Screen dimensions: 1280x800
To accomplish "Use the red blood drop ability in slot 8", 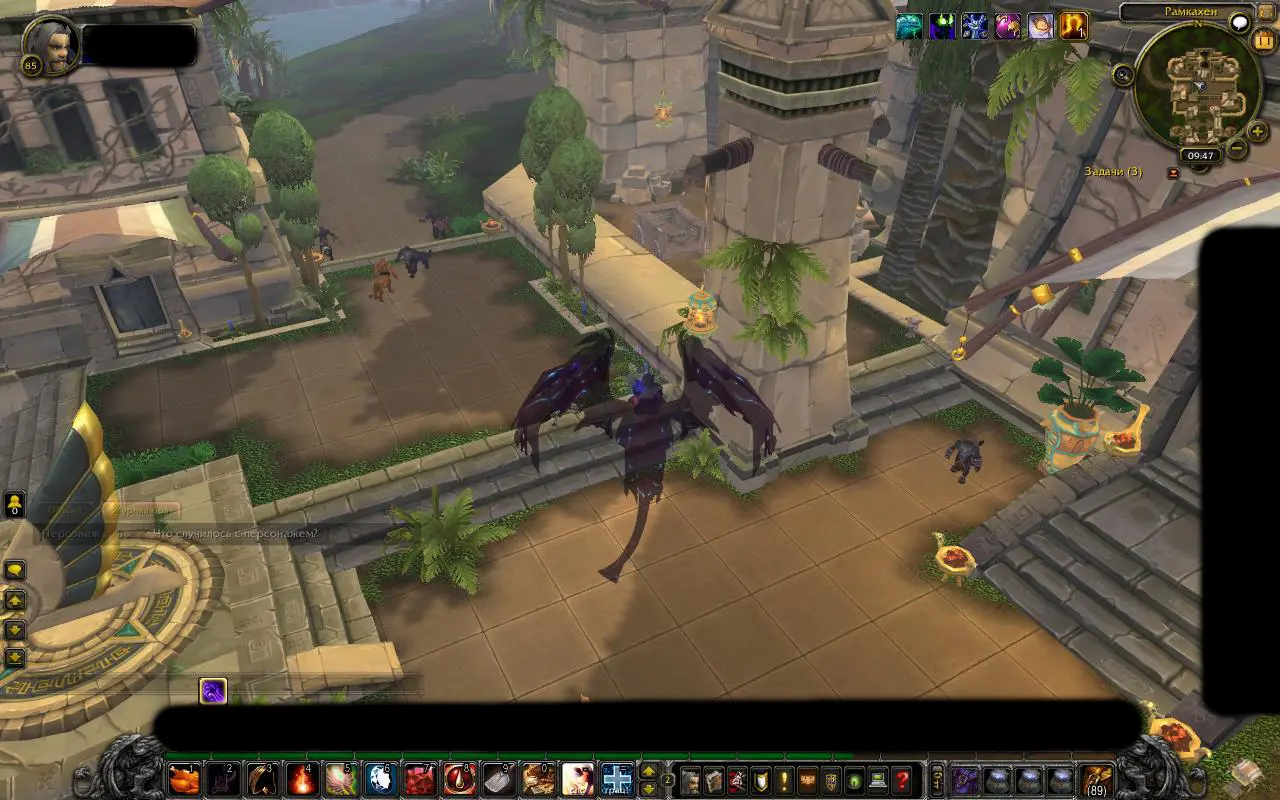I will tap(460, 779).
